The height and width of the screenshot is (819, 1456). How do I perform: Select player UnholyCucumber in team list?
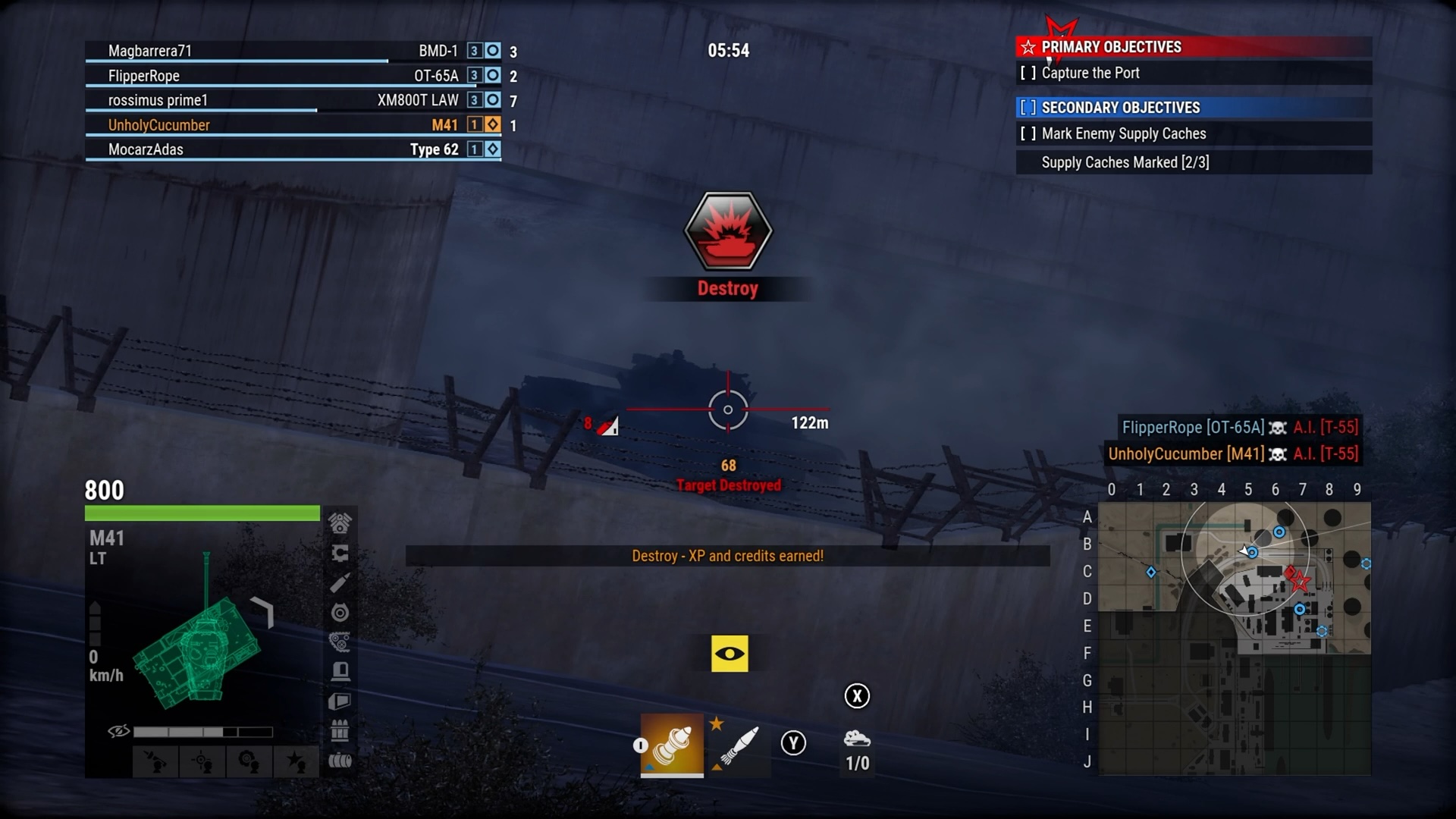pos(159,124)
